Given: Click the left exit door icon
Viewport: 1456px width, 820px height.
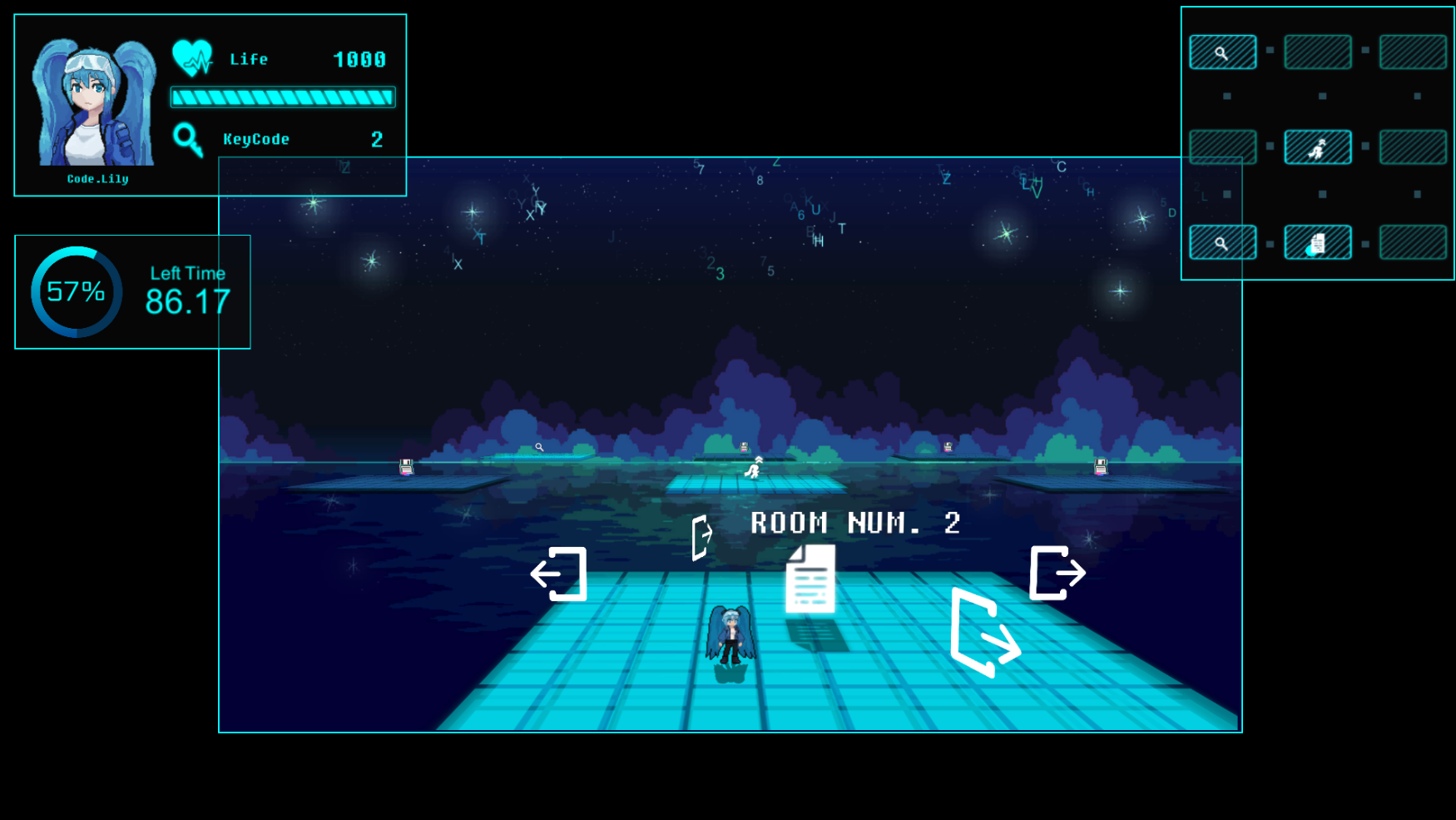Looking at the screenshot, I should pos(561,573).
